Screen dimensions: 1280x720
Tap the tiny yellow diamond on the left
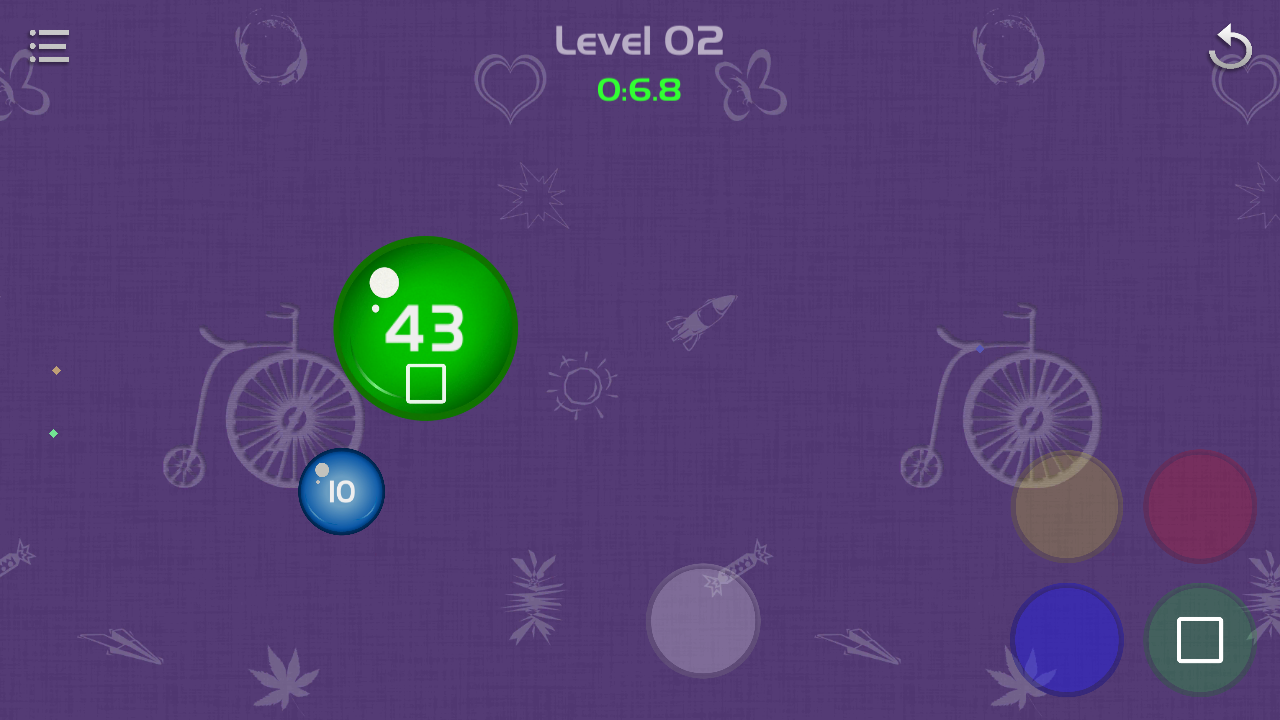pyautogui.click(x=56, y=370)
